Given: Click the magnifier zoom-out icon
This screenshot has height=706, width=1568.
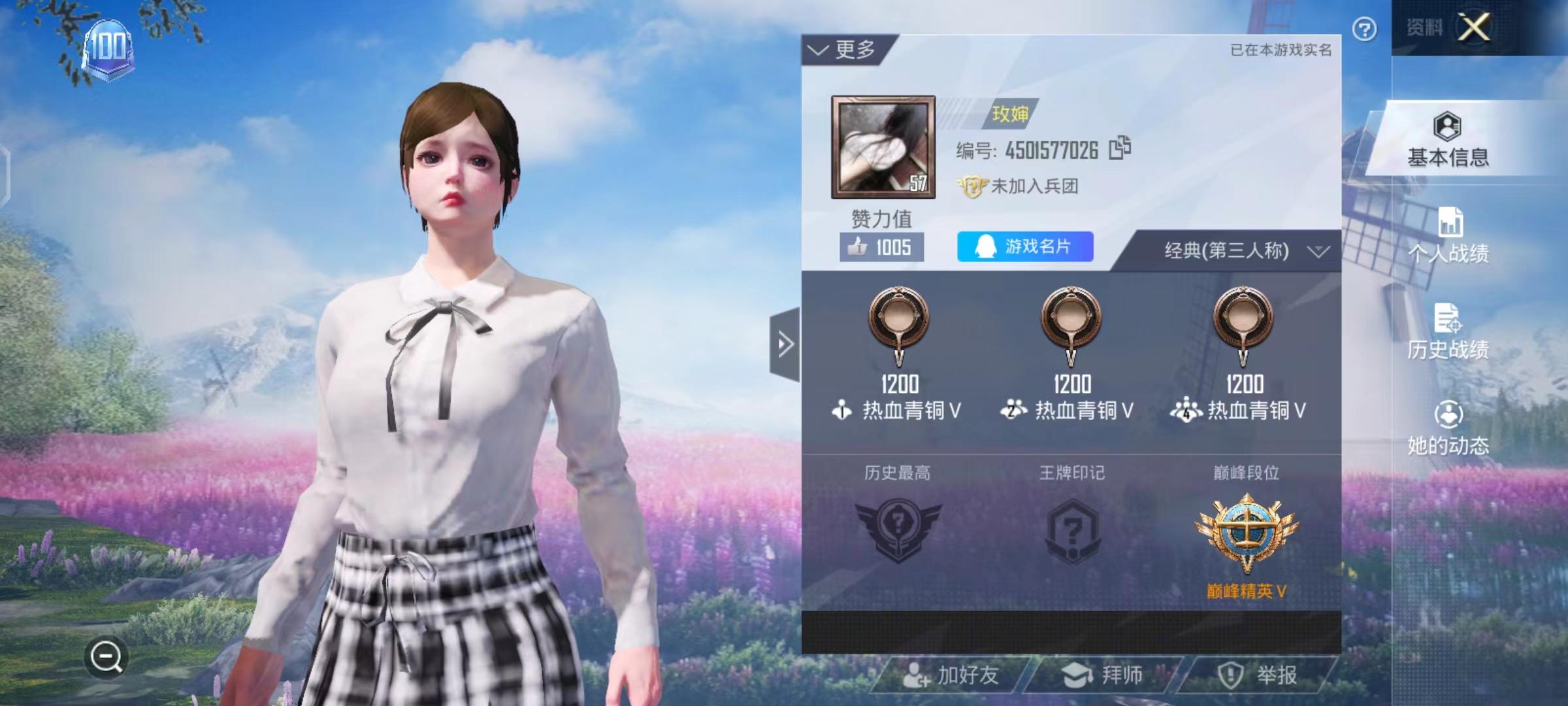Looking at the screenshot, I should (106, 656).
